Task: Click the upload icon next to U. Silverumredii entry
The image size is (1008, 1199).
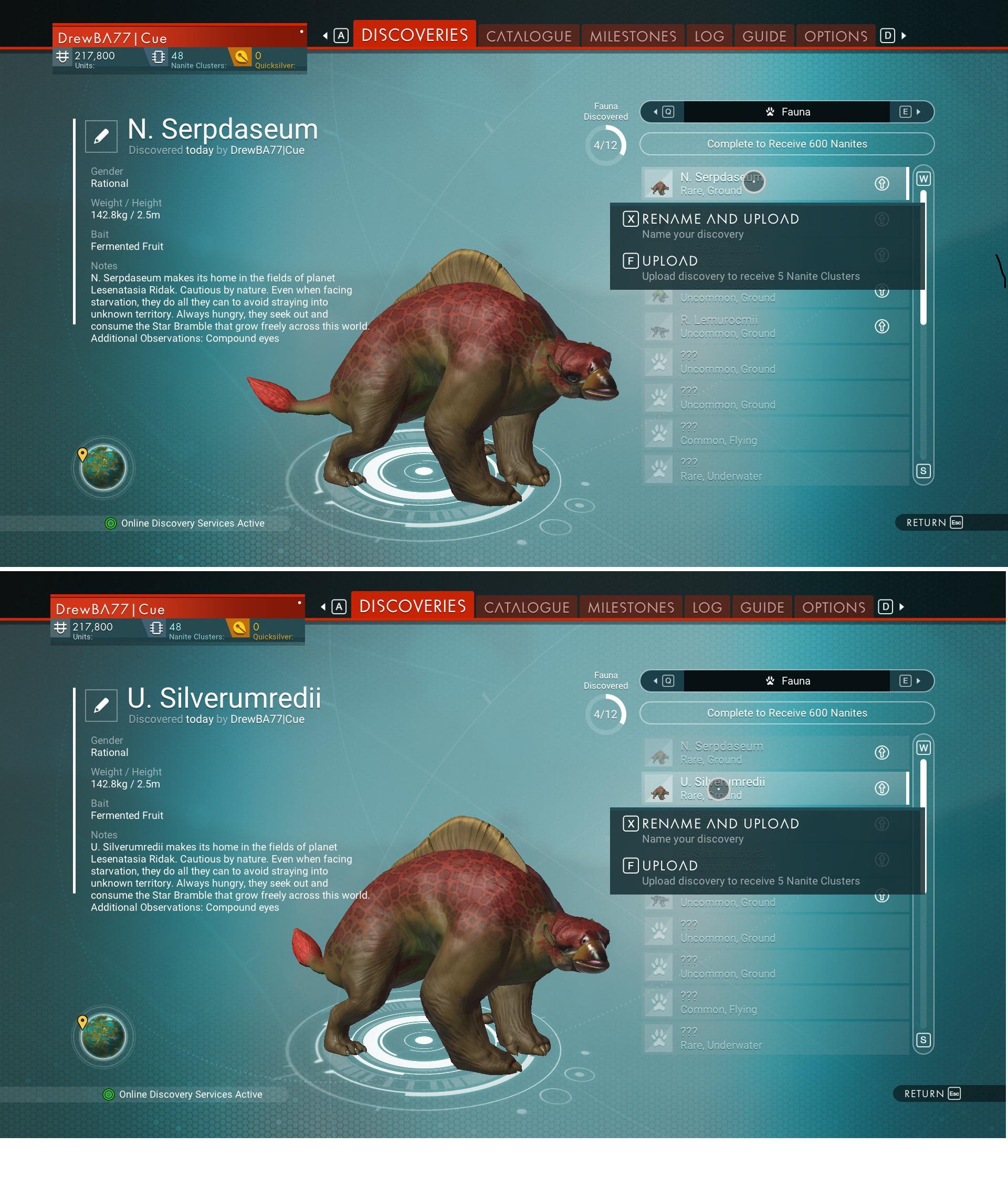Action: click(x=881, y=788)
